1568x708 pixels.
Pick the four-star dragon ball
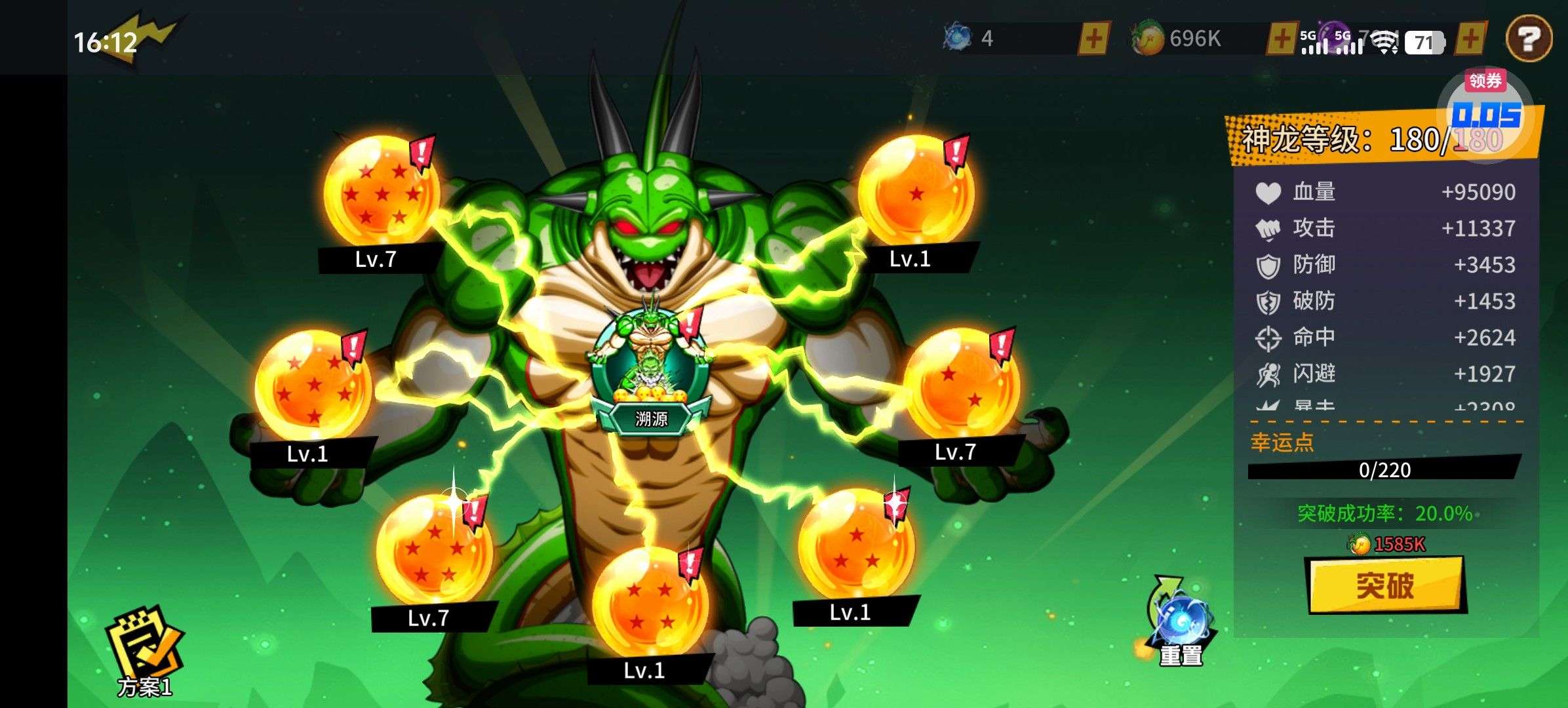(650, 603)
